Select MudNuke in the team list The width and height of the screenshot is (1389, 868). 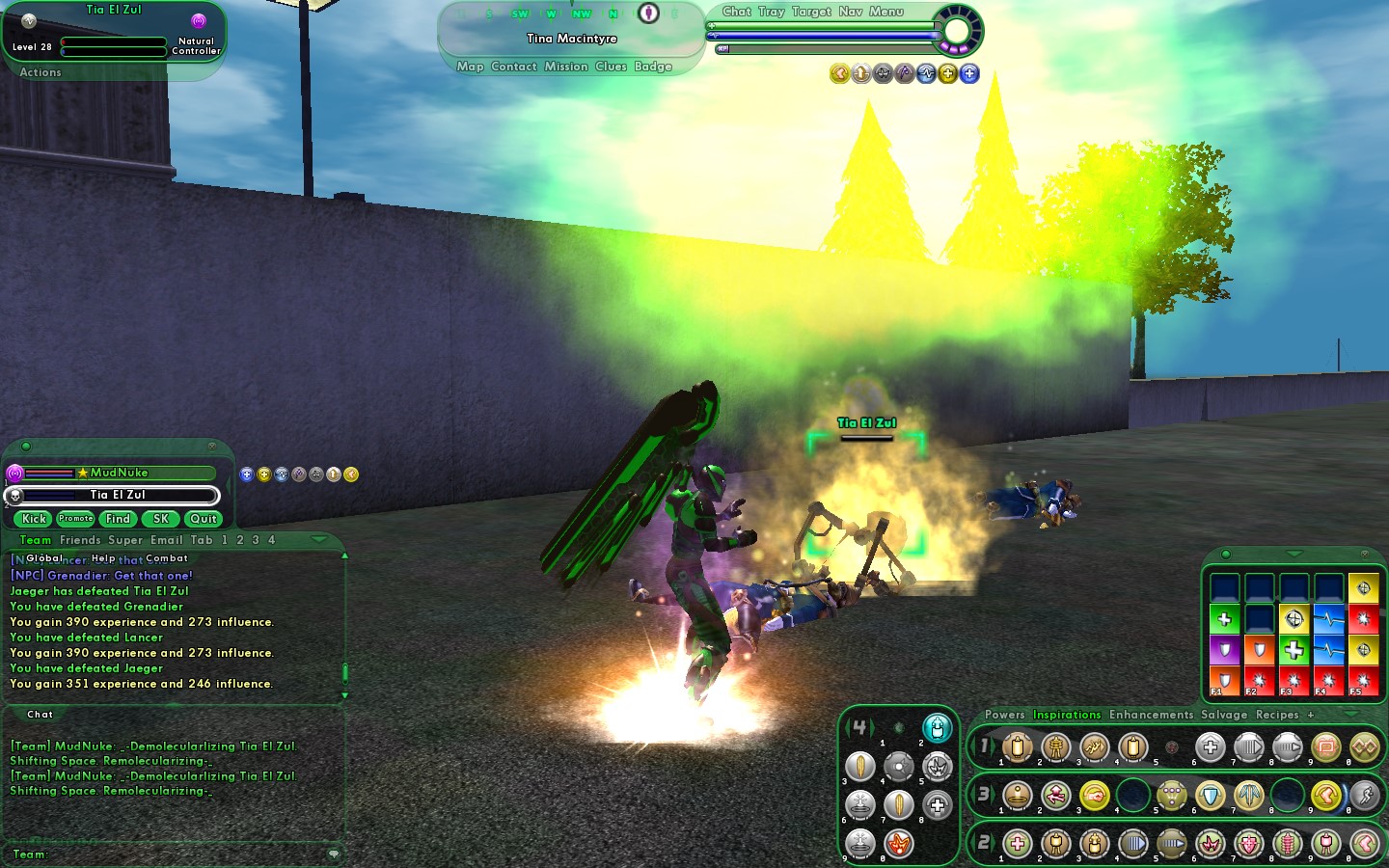tap(119, 473)
